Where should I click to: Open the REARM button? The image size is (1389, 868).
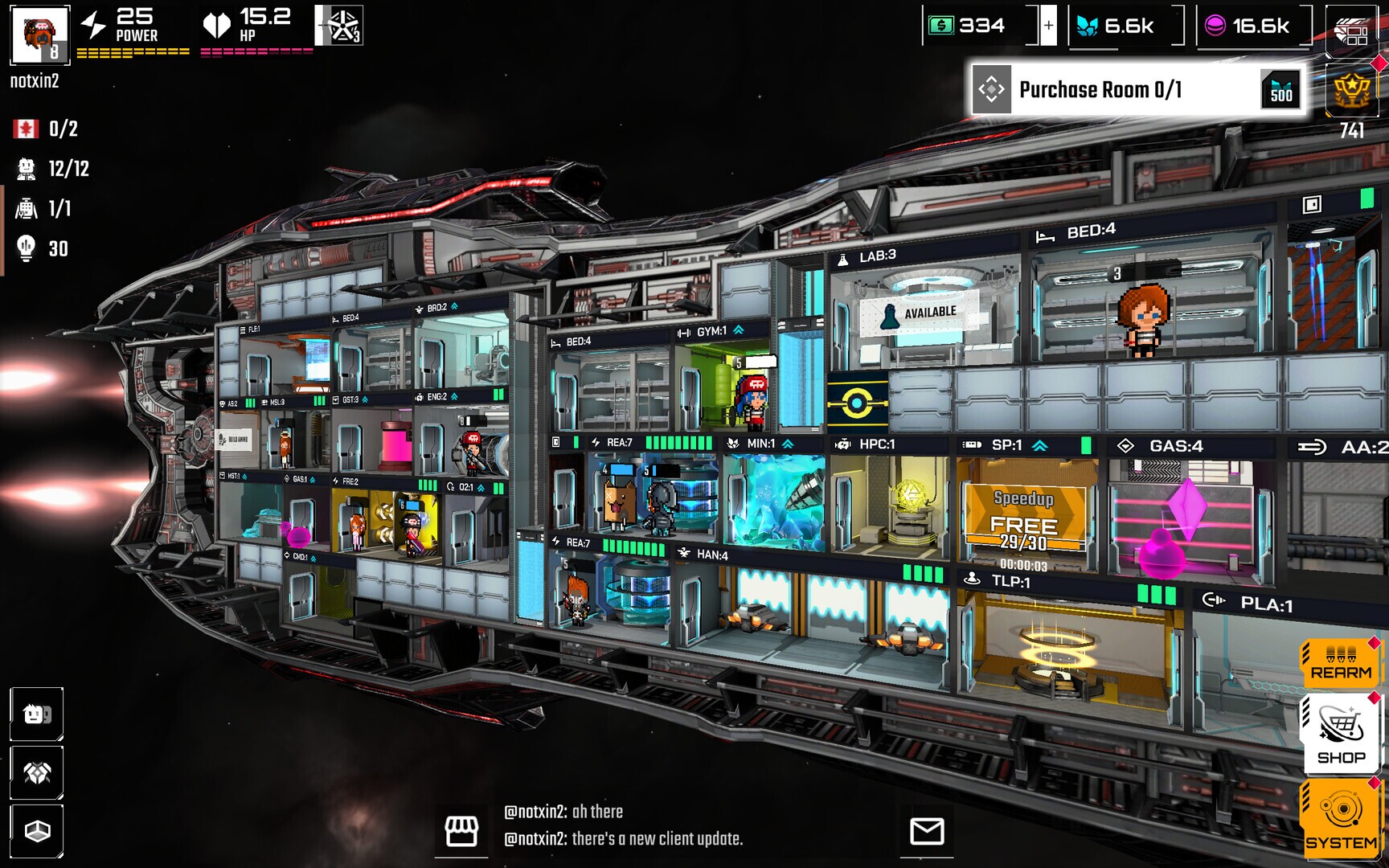click(1341, 663)
